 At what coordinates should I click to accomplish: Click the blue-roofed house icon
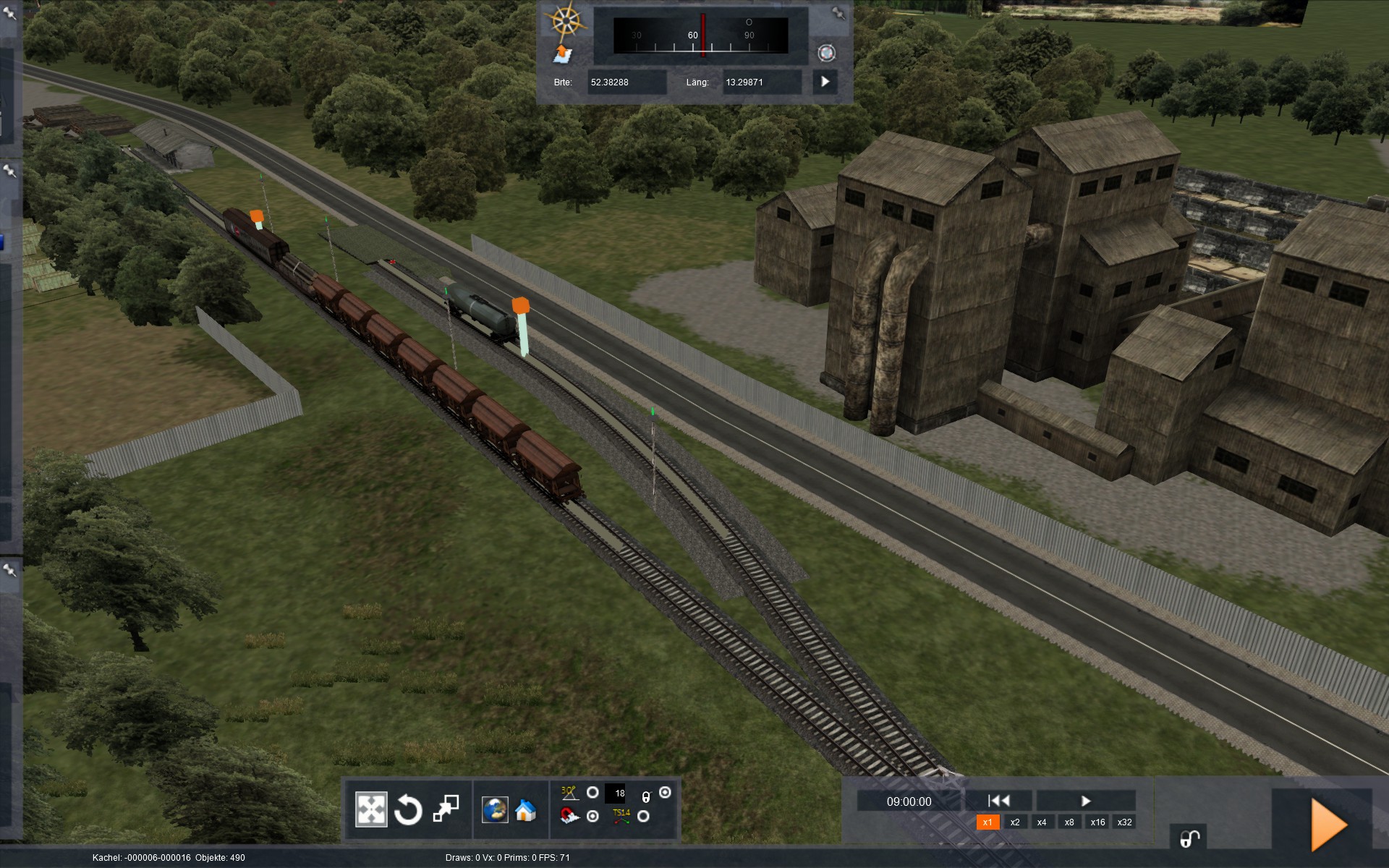coord(526,810)
